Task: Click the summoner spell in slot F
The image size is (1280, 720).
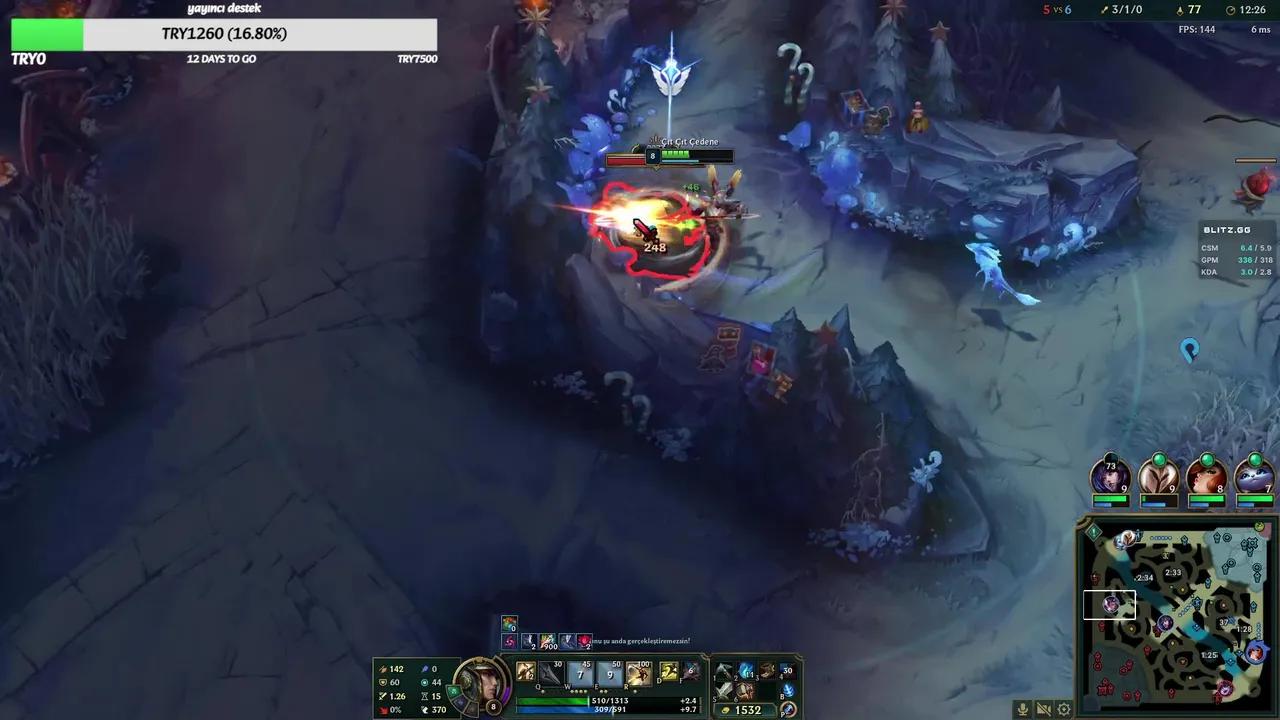Action: (691, 673)
